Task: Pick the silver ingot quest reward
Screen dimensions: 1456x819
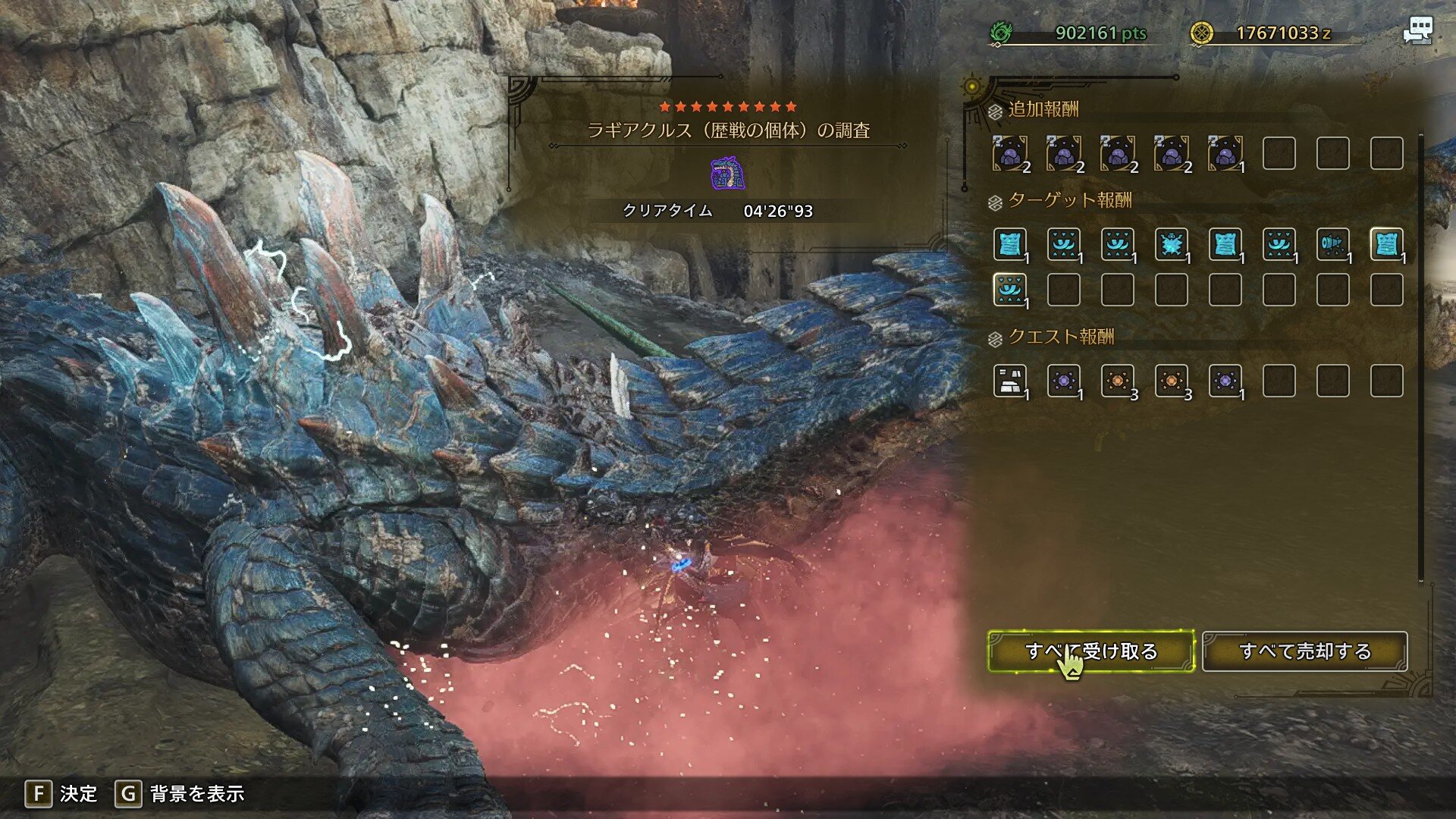Action: (x=1010, y=381)
